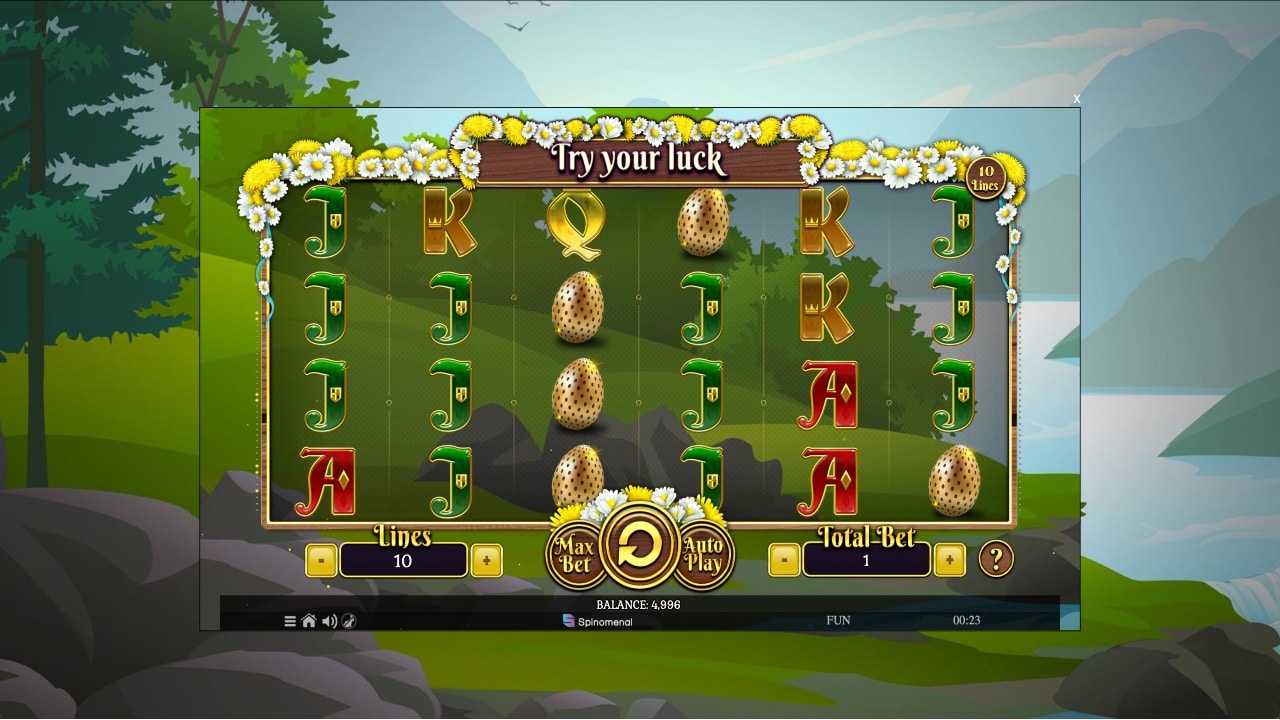Start Auto Play
This screenshot has width=1280, height=720.
click(703, 555)
